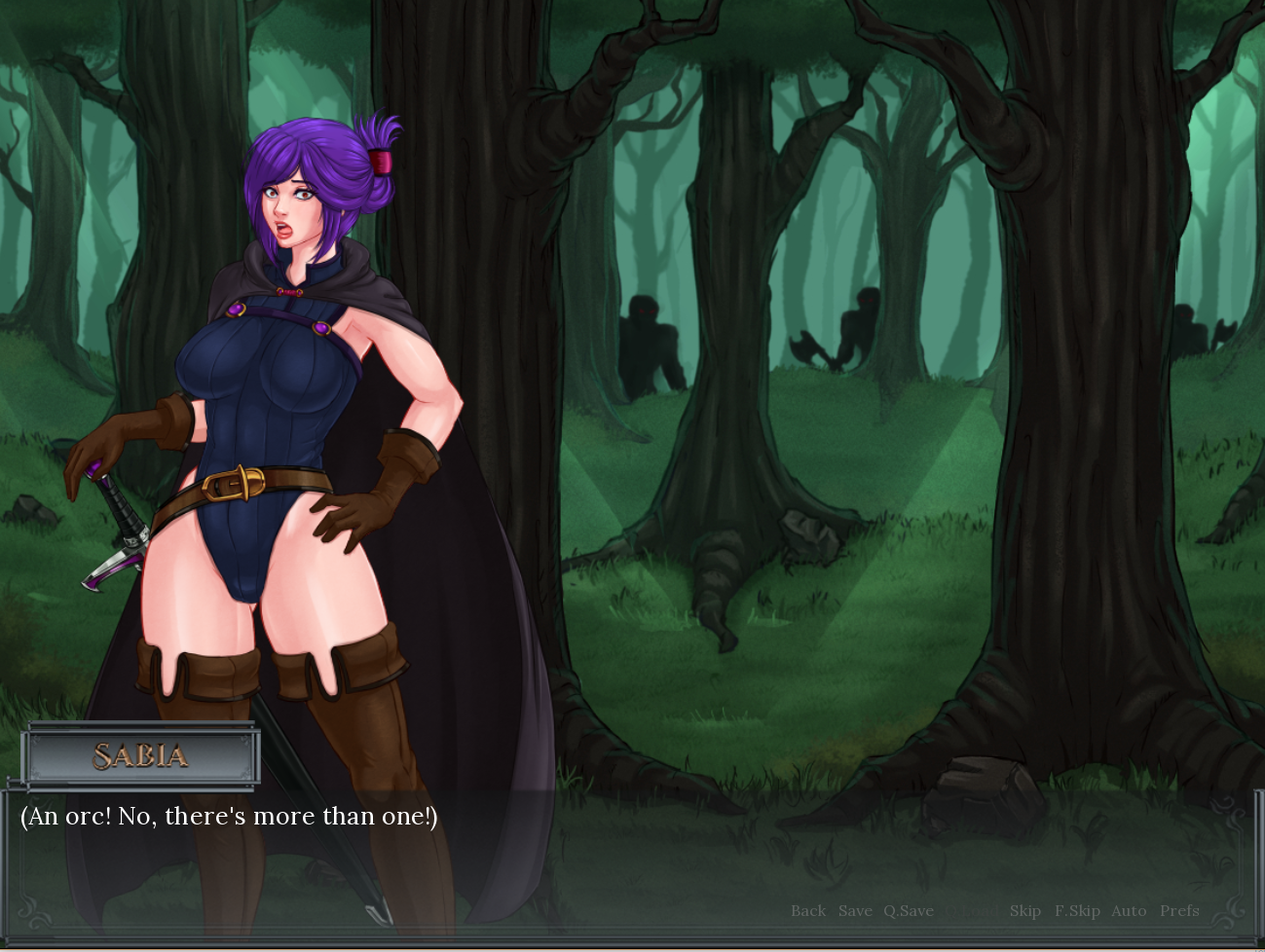Open the Save menu
This screenshot has height=952, width=1265.
[x=855, y=911]
